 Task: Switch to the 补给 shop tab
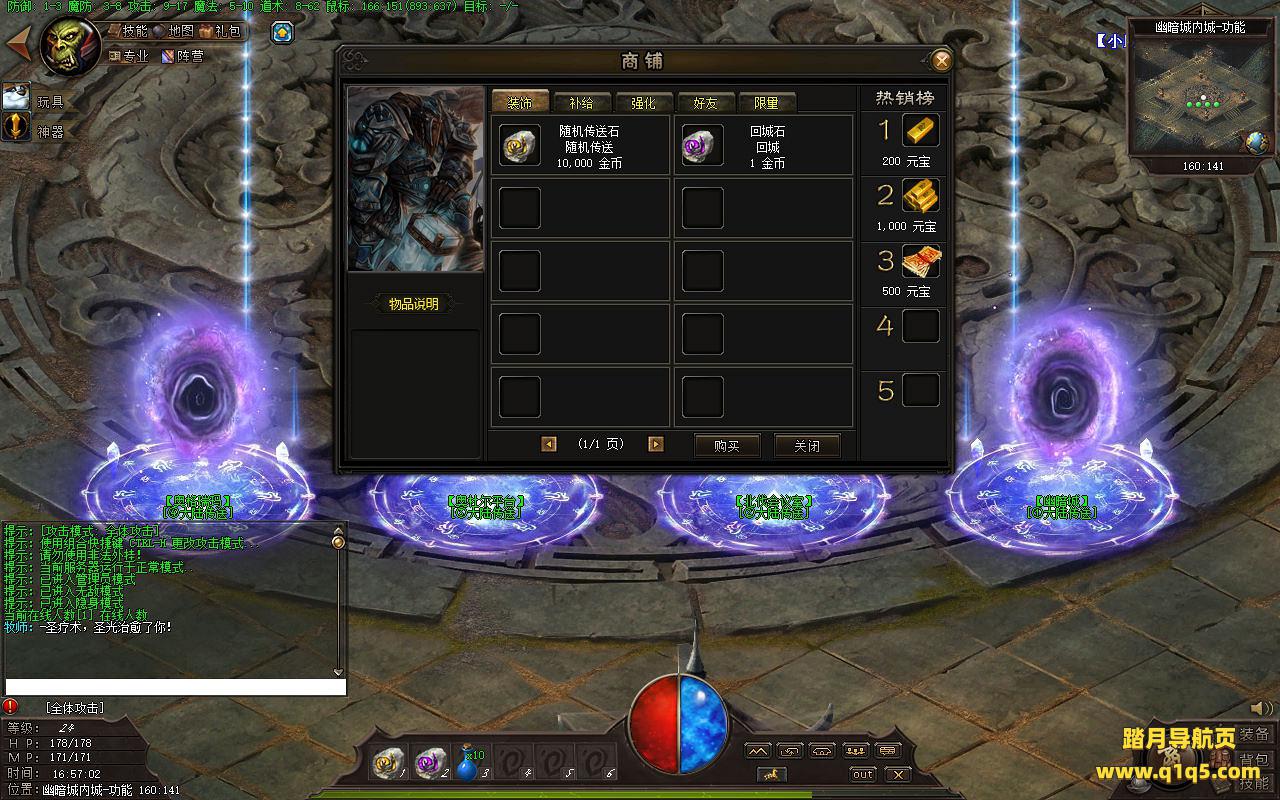581,102
